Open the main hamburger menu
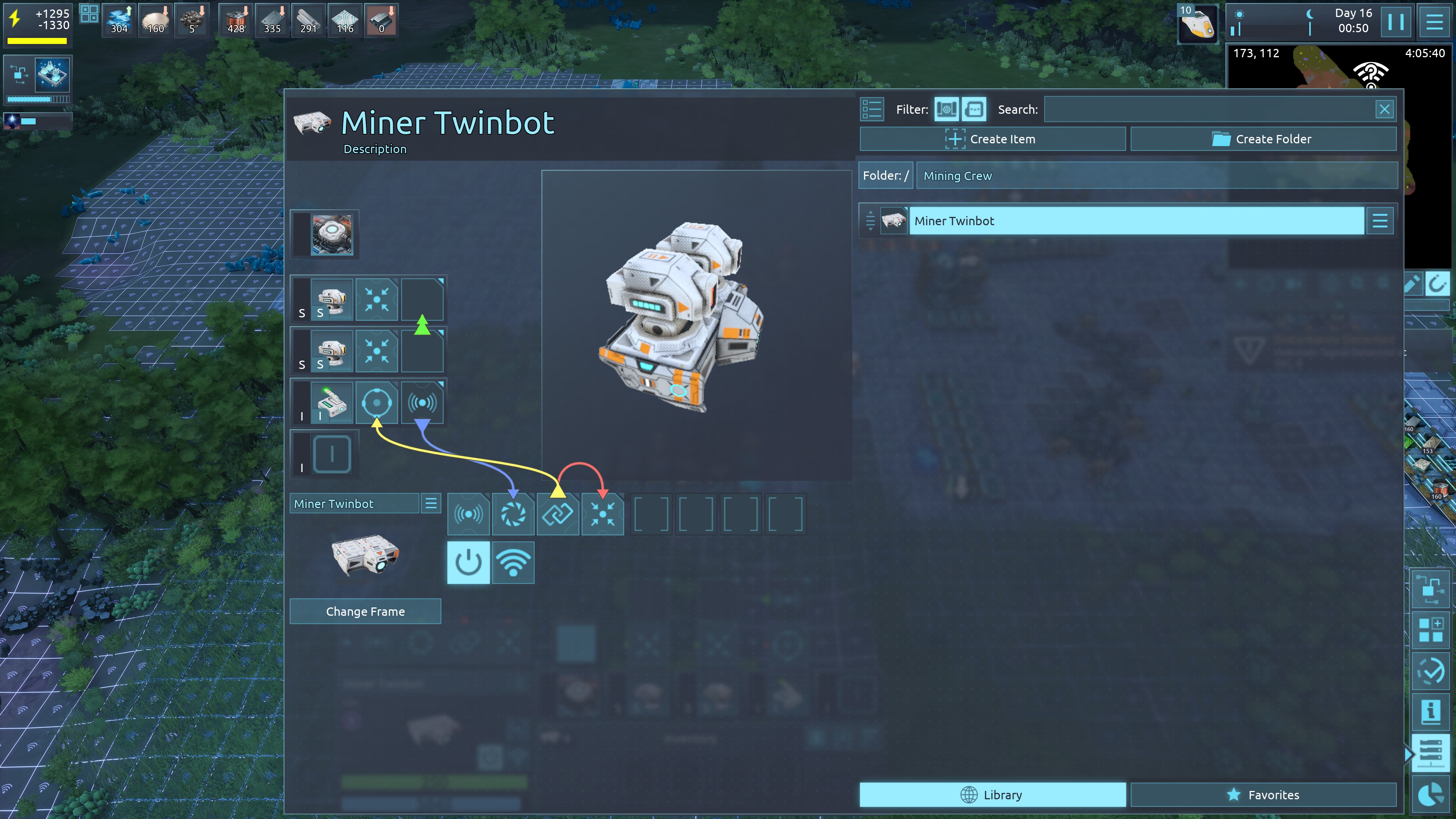 point(1434,22)
